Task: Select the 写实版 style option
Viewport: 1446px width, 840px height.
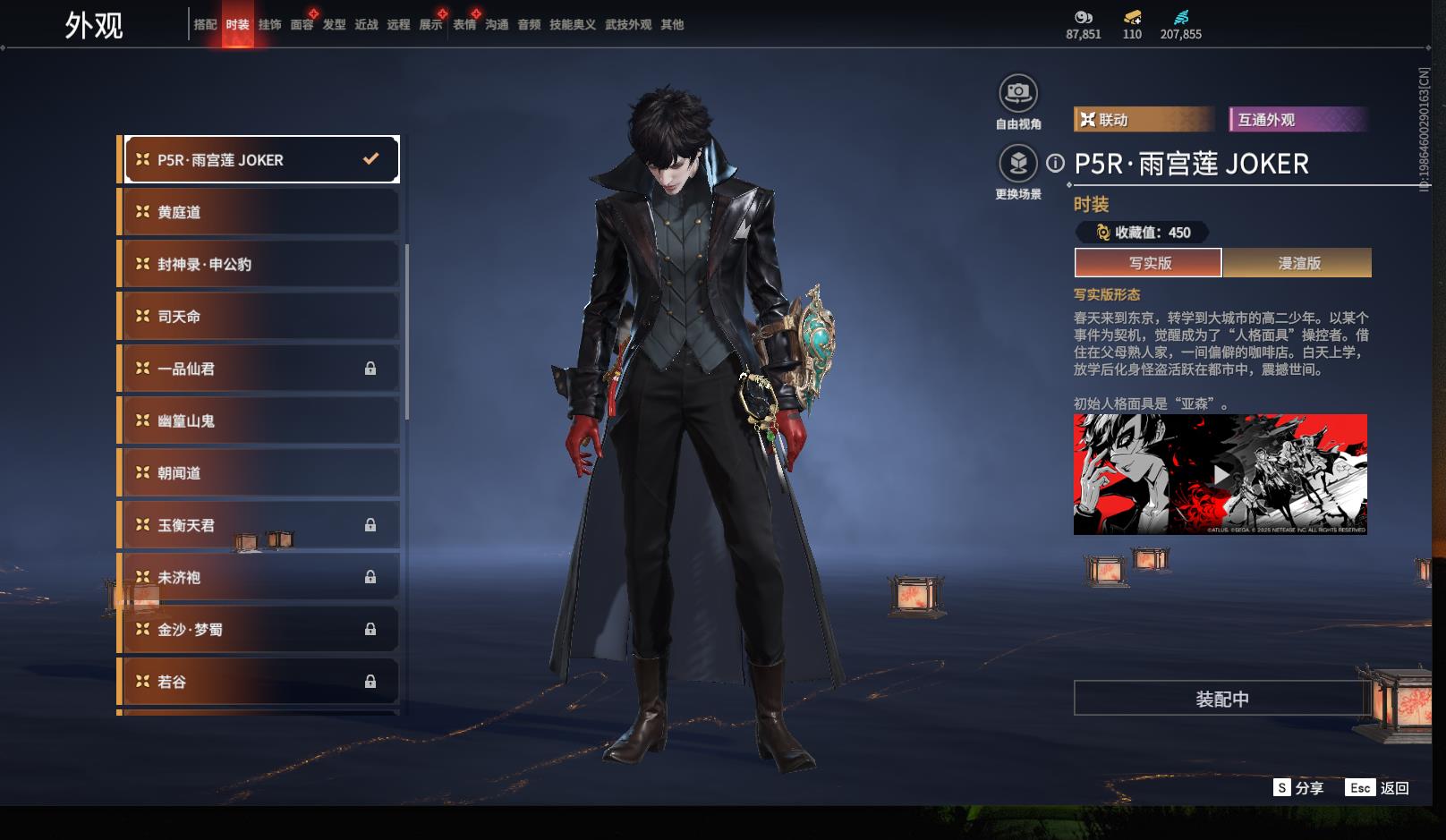Action: (x=1148, y=263)
